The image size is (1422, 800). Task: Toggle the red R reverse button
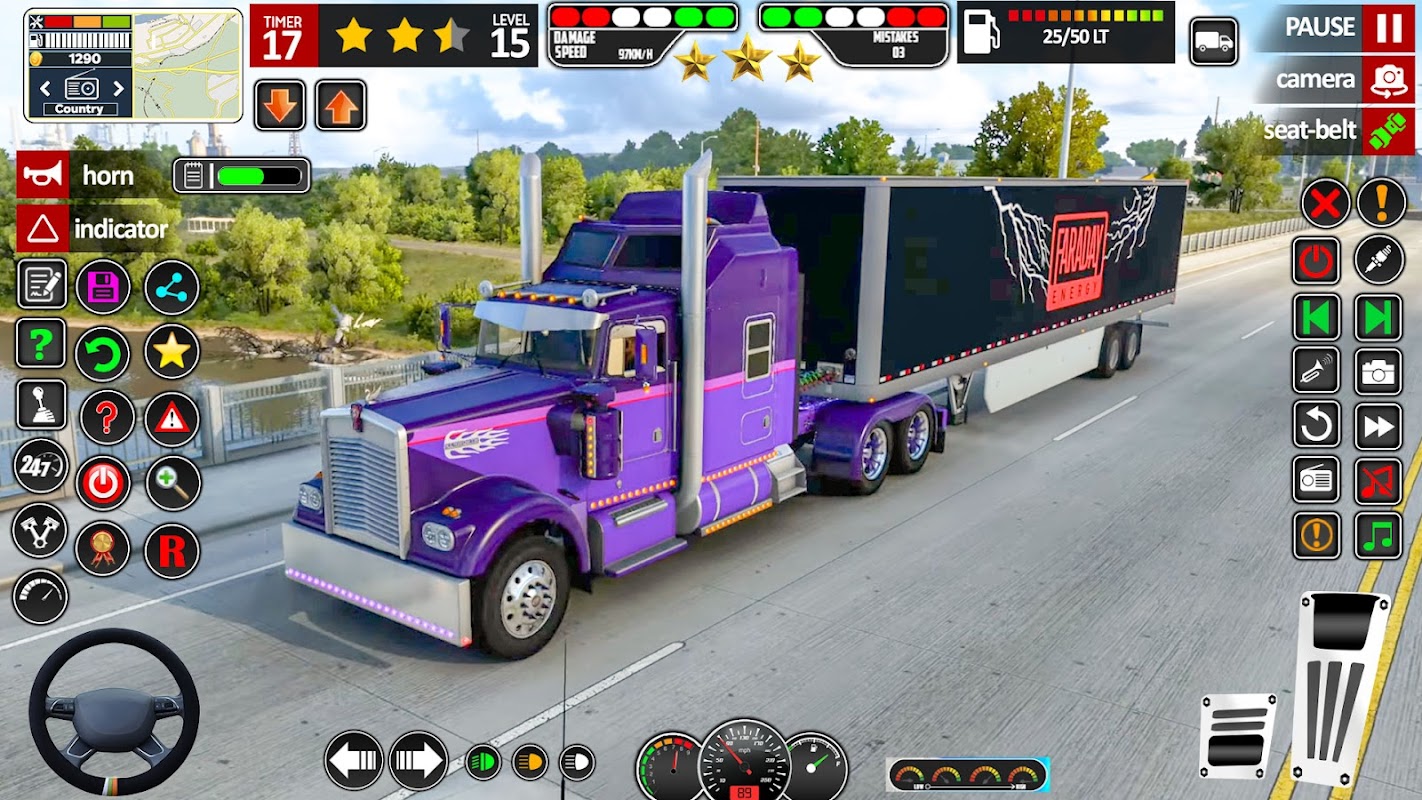172,551
